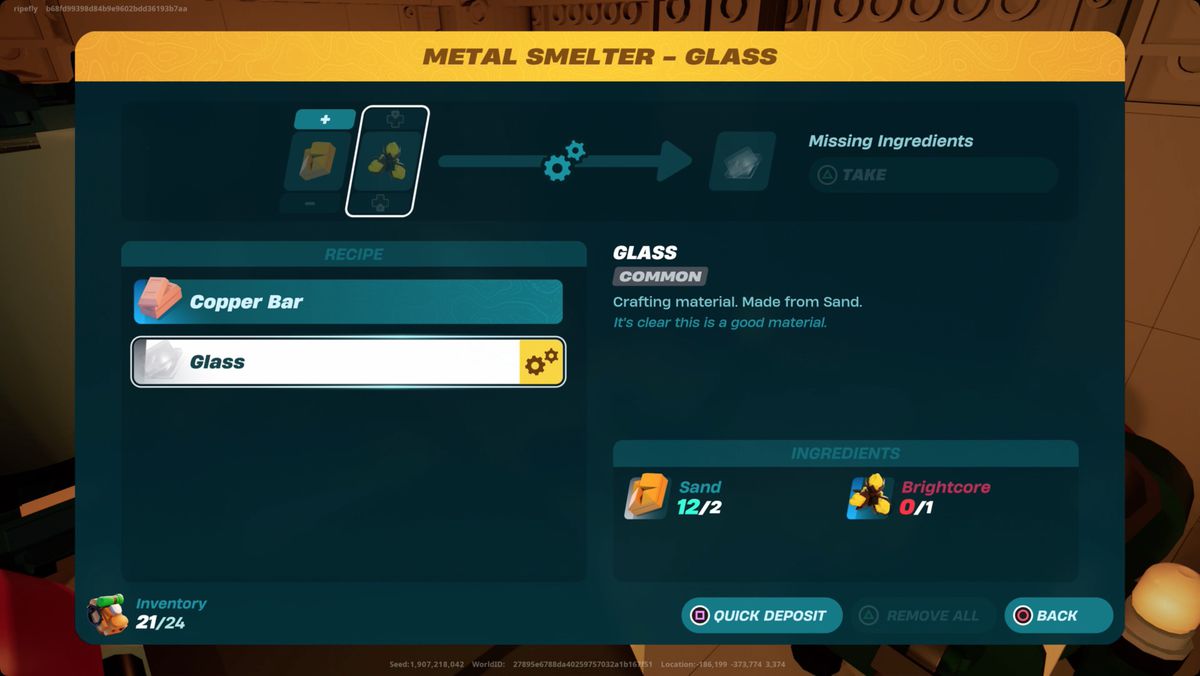Go back from the smelter menu
Viewport: 1200px width, 676px height.
(1057, 616)
